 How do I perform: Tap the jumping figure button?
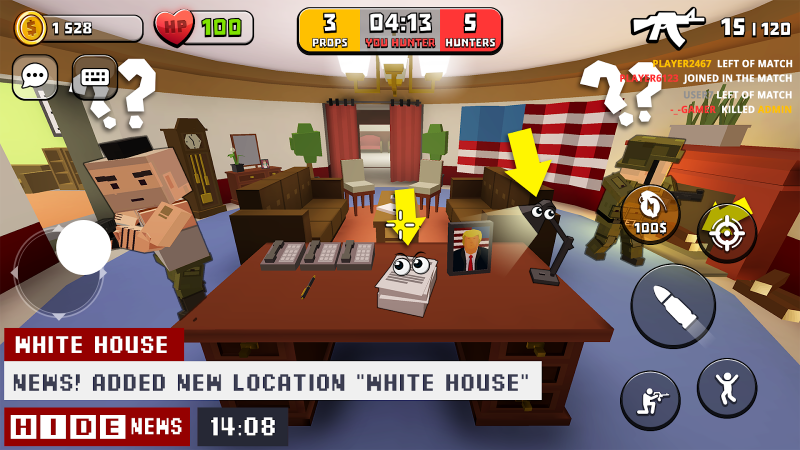pyautogui.click(x=727, y=388)
